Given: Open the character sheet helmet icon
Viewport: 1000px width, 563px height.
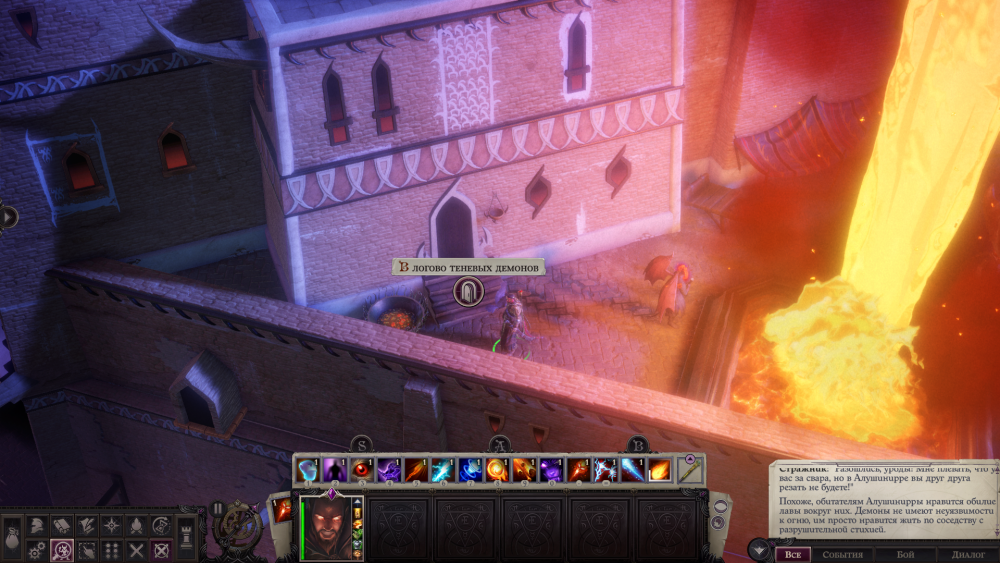Looking at the screenshot, I should coord(36,524).
